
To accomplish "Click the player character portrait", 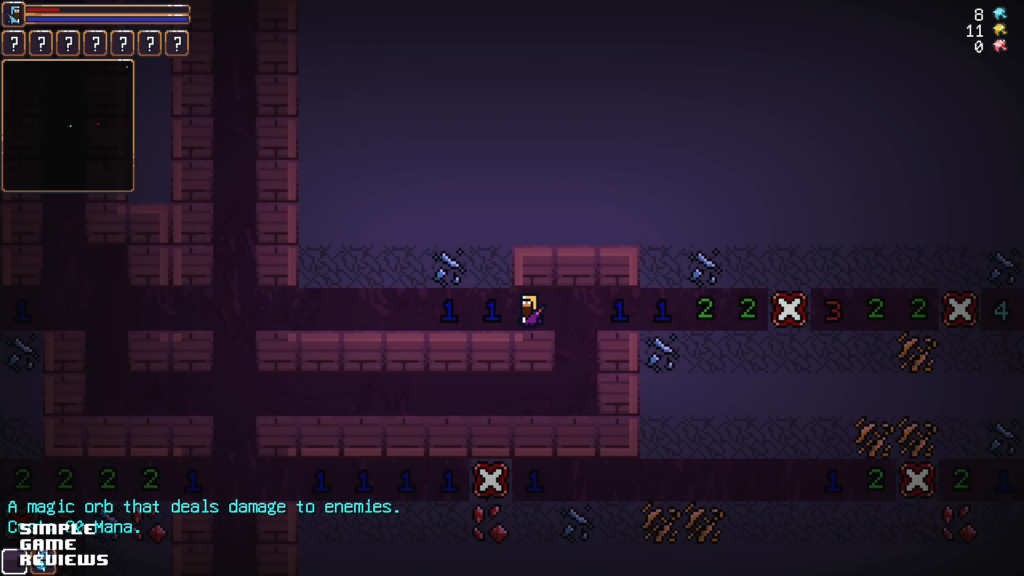I will (13, 13).
